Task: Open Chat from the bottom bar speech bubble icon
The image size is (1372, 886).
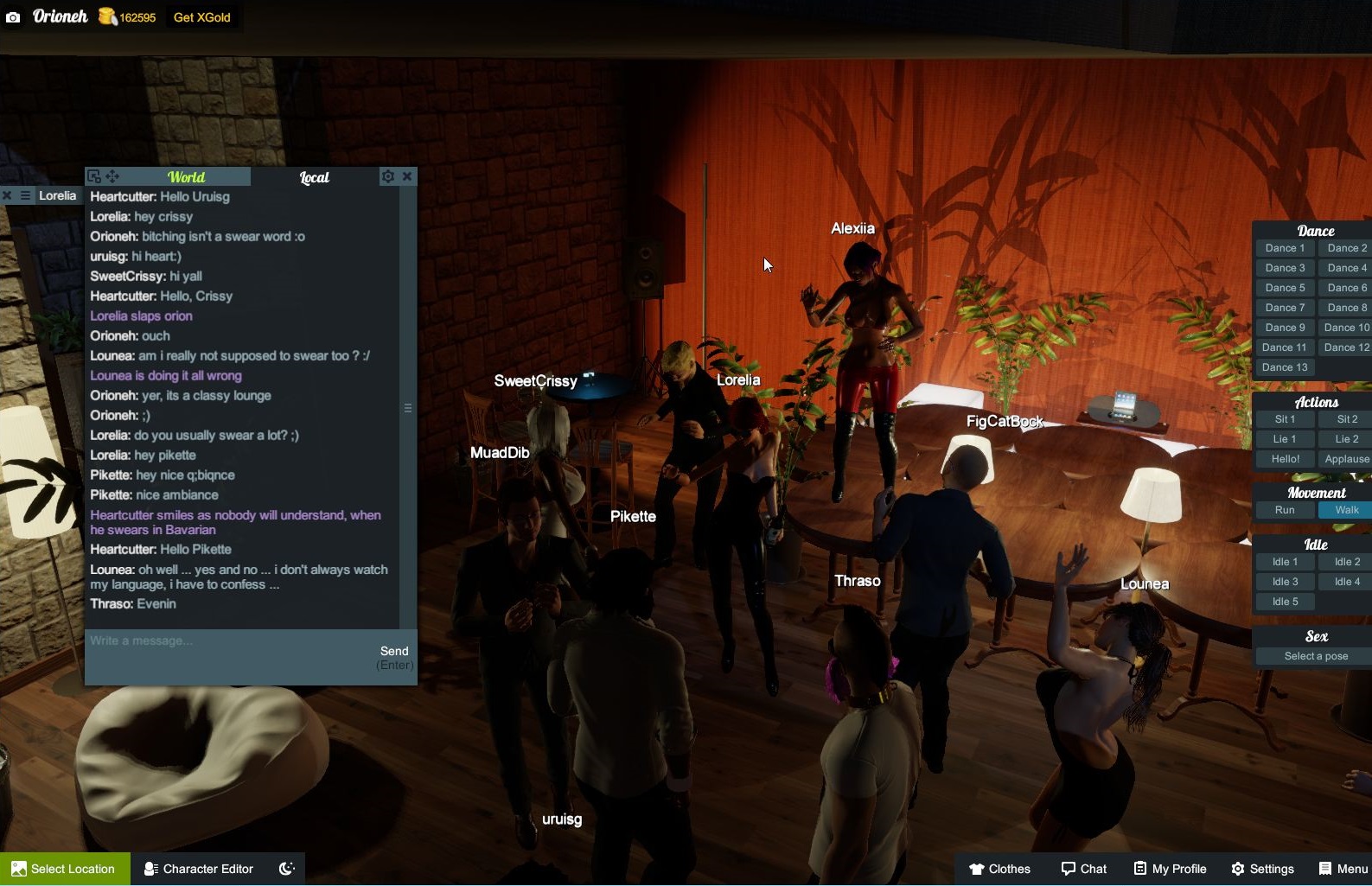Action: click(x=1067, y=869)
